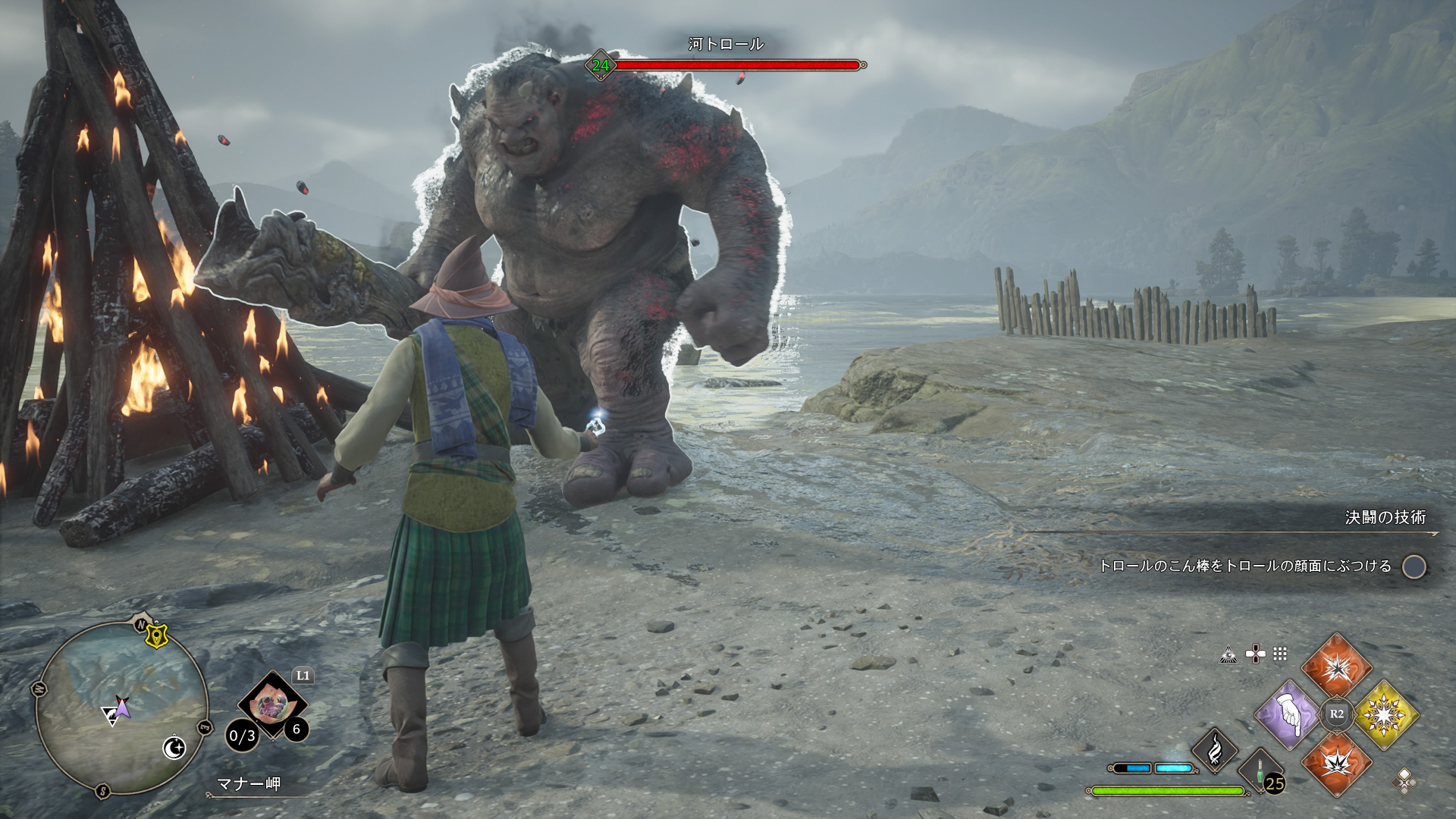Cast the yellow snowflake spell
This screenshot has height=819, width=1456.
tap(1385, 714)
